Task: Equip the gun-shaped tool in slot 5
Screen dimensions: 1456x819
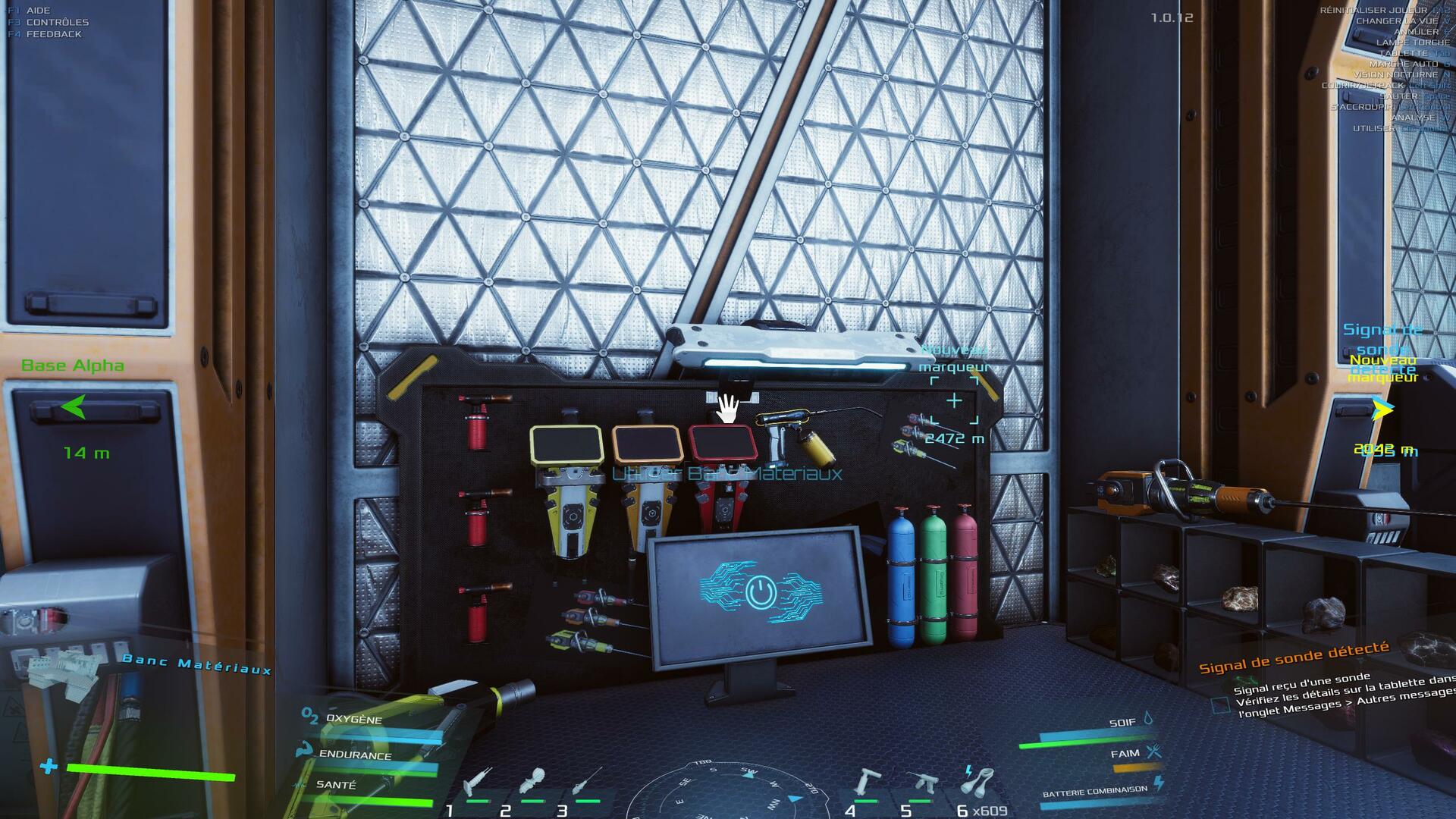Action: tap(921, 781)
